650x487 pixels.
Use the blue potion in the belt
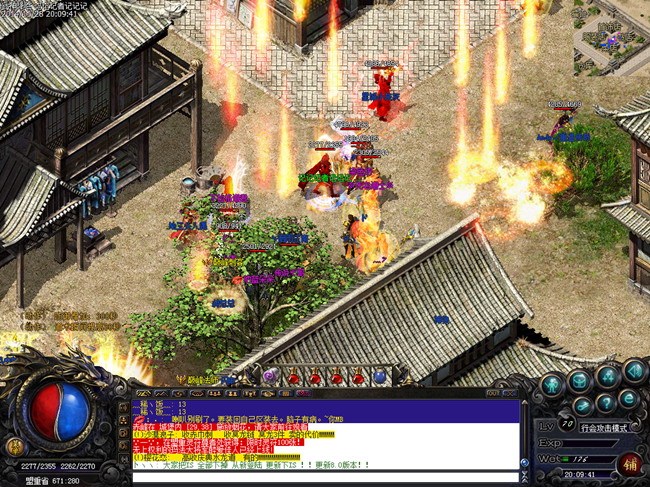[380, 377]
